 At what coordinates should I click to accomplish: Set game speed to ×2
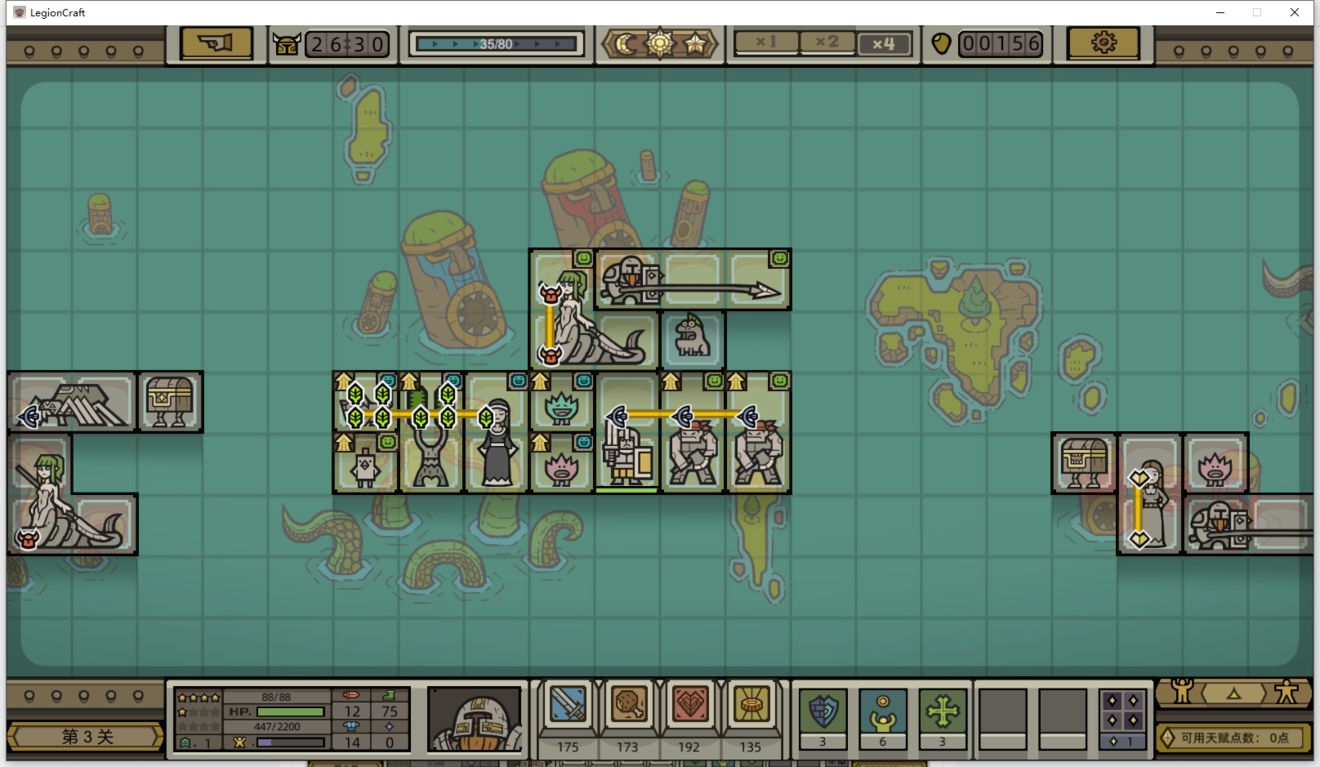[x=826, y=43]
